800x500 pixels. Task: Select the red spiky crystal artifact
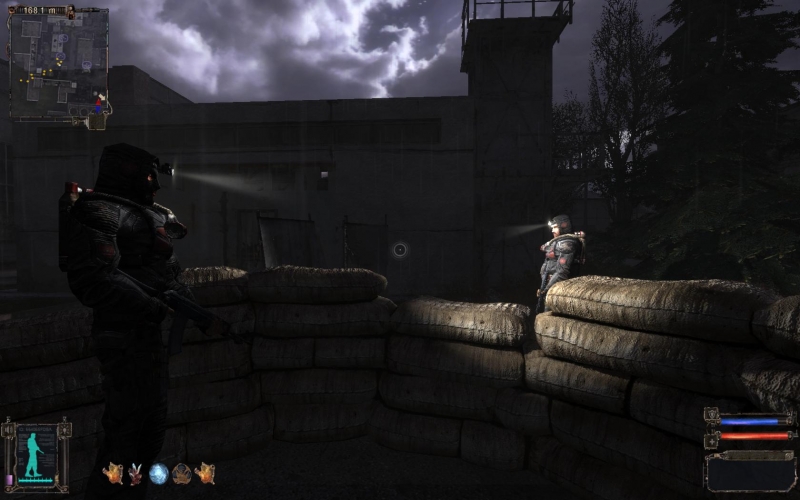pyautogui.click(x=135, y=474)
